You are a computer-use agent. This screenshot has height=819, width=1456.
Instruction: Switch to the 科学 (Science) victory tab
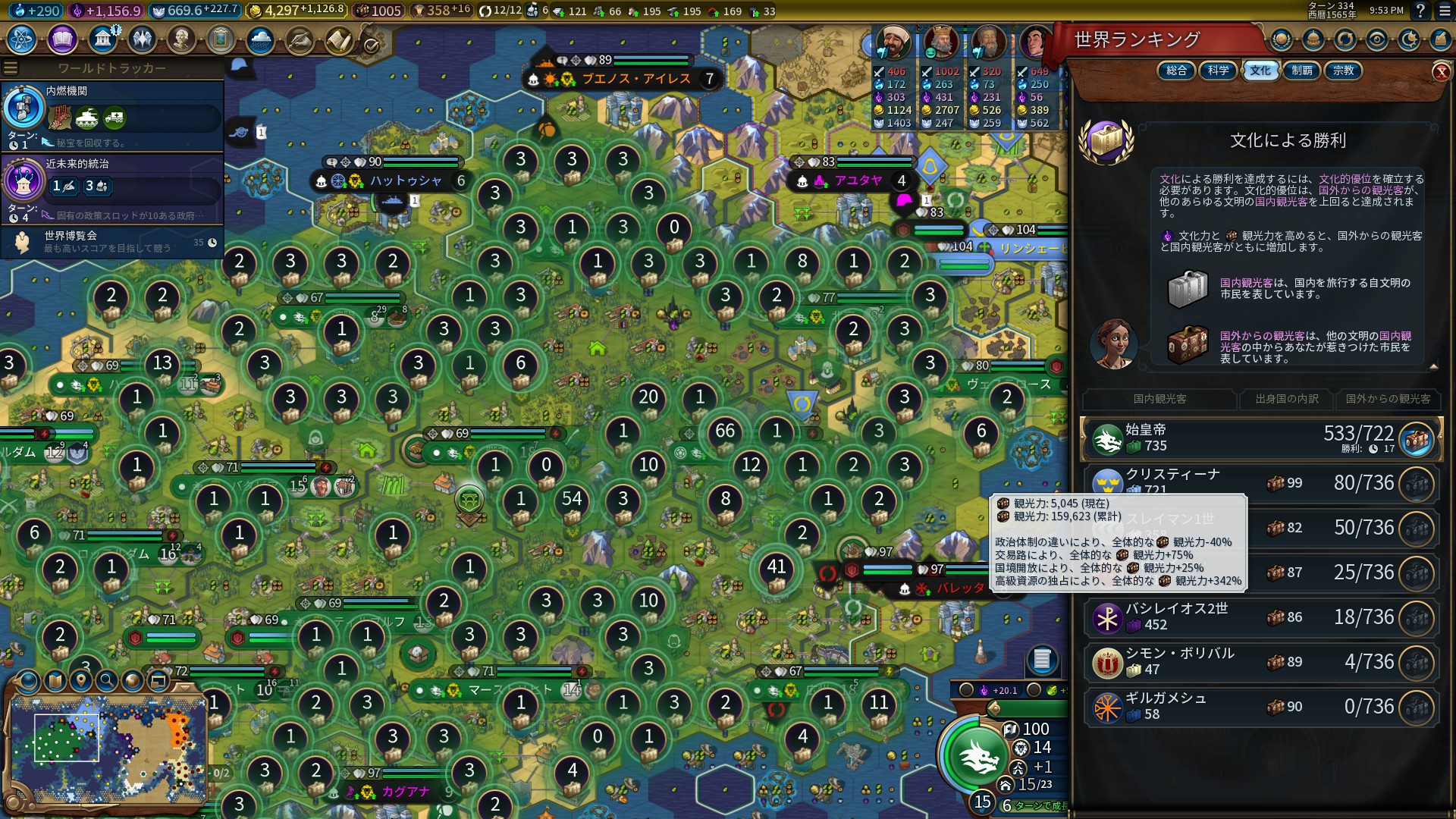1219,71
